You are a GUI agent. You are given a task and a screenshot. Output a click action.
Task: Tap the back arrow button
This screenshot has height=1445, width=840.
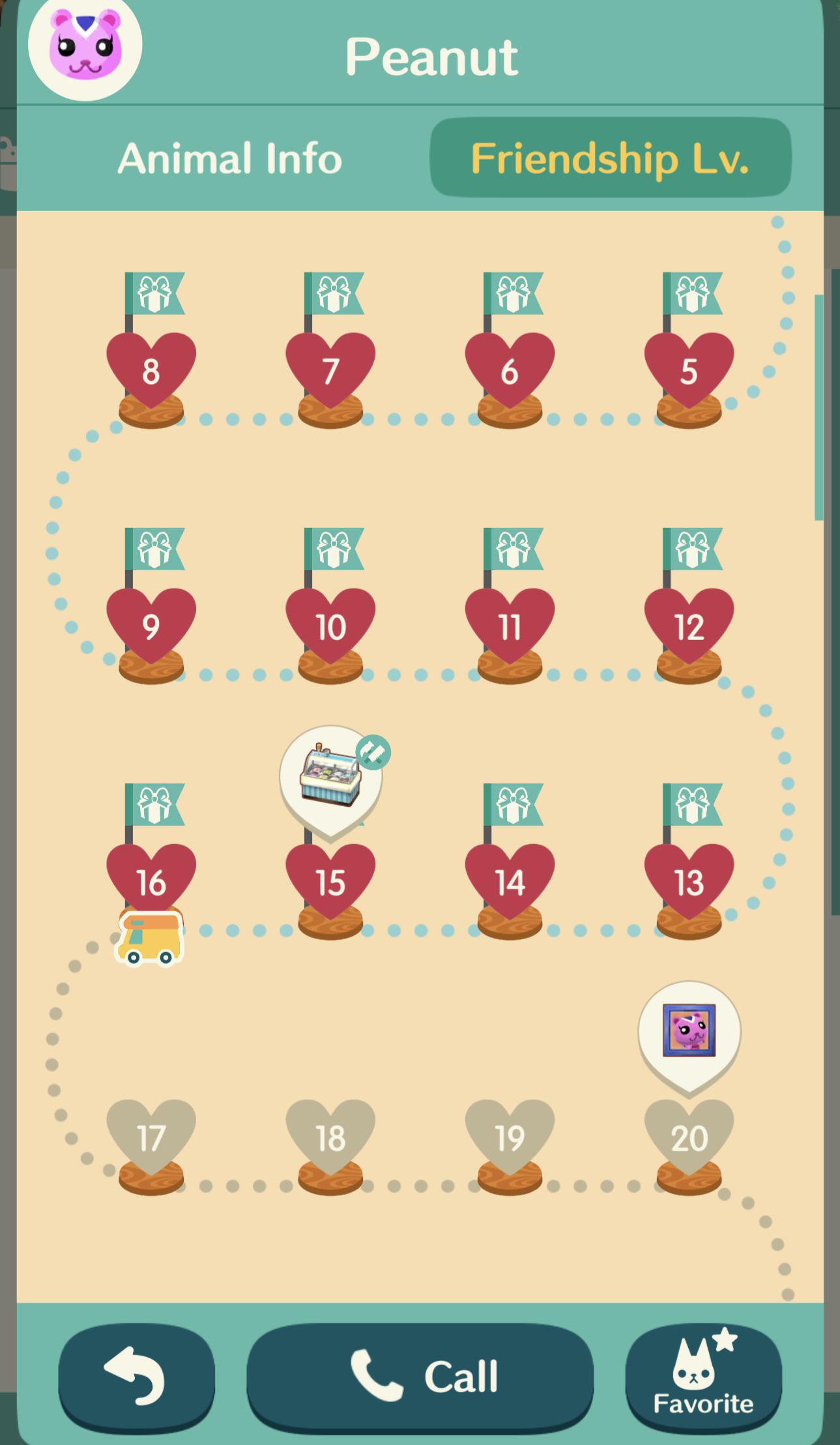click(x=135, y=1374)
